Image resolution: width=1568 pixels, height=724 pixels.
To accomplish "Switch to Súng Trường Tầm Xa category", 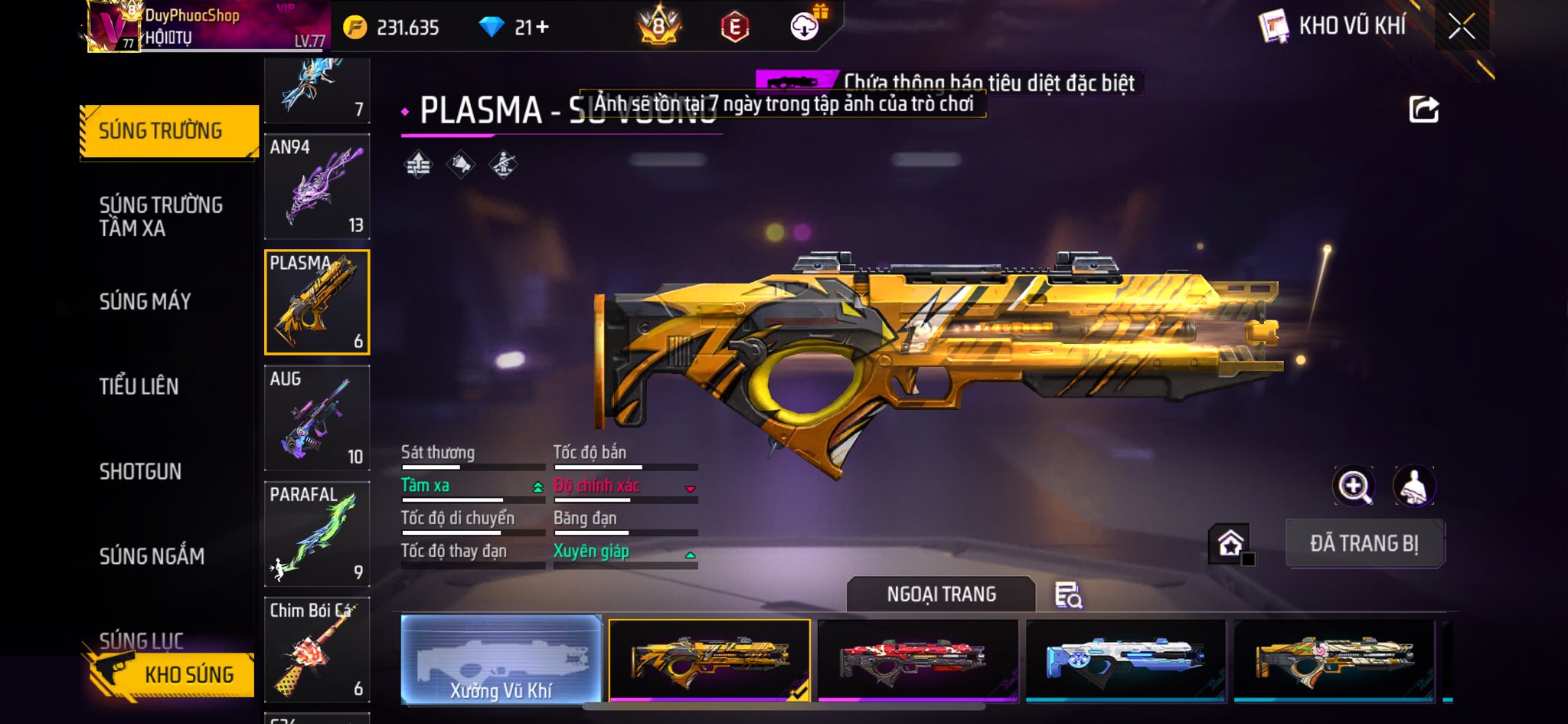I will (x=161, y=216).
